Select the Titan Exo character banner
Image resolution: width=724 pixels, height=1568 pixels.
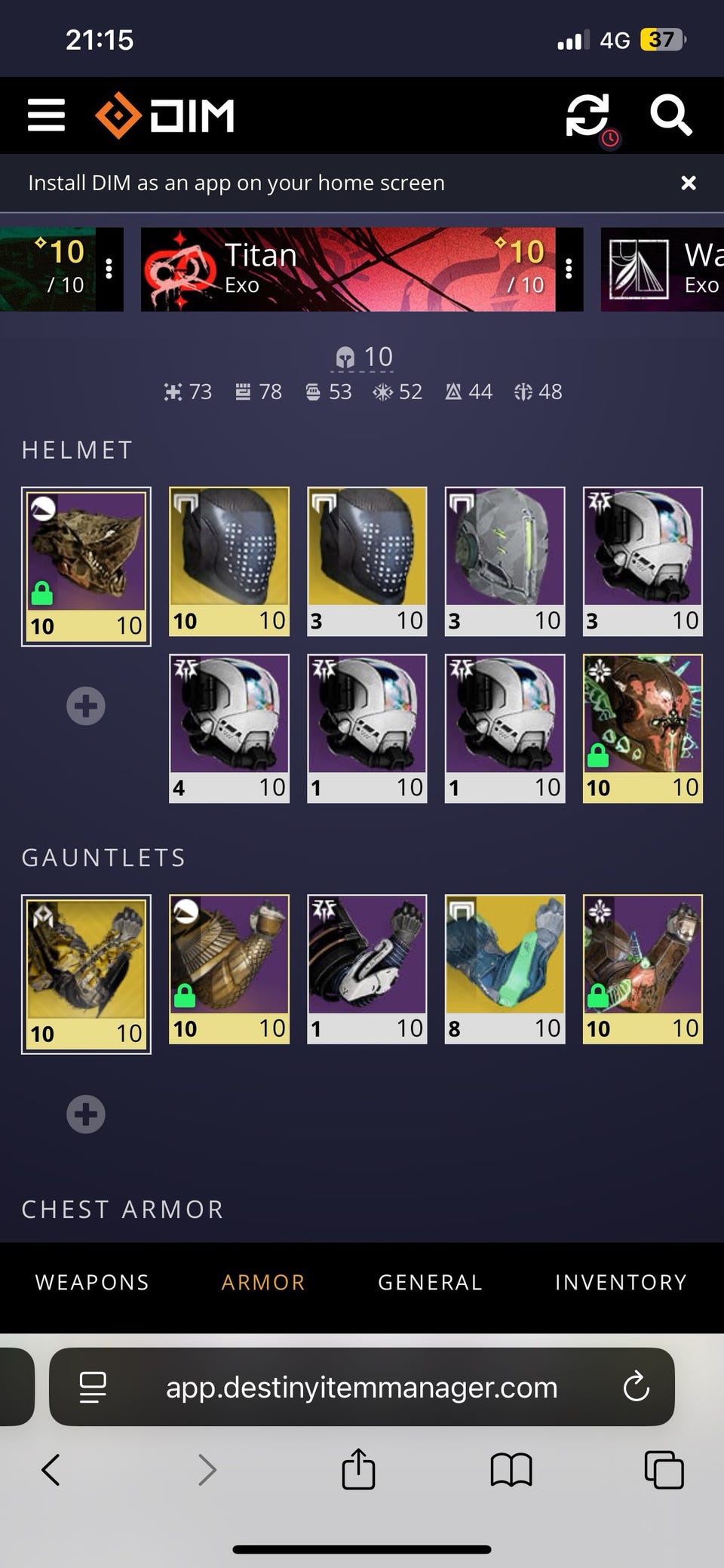(347, 269)
